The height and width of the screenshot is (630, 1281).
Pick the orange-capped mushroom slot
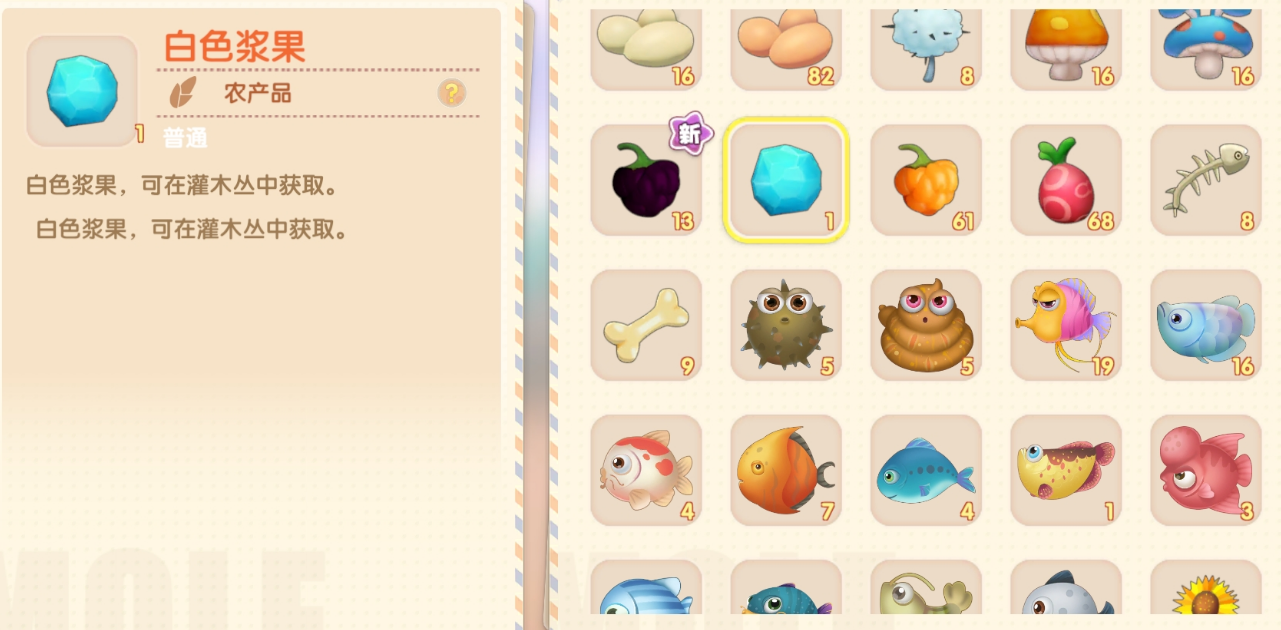click(1066, 45)
